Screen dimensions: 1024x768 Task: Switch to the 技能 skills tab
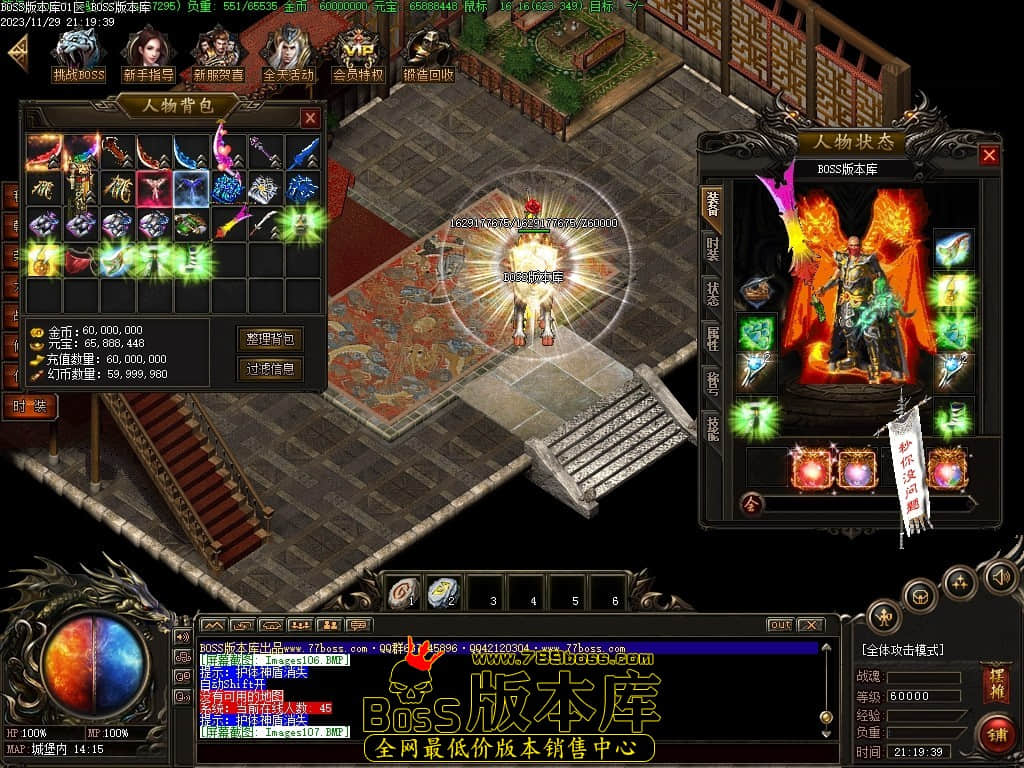[712, 425]
